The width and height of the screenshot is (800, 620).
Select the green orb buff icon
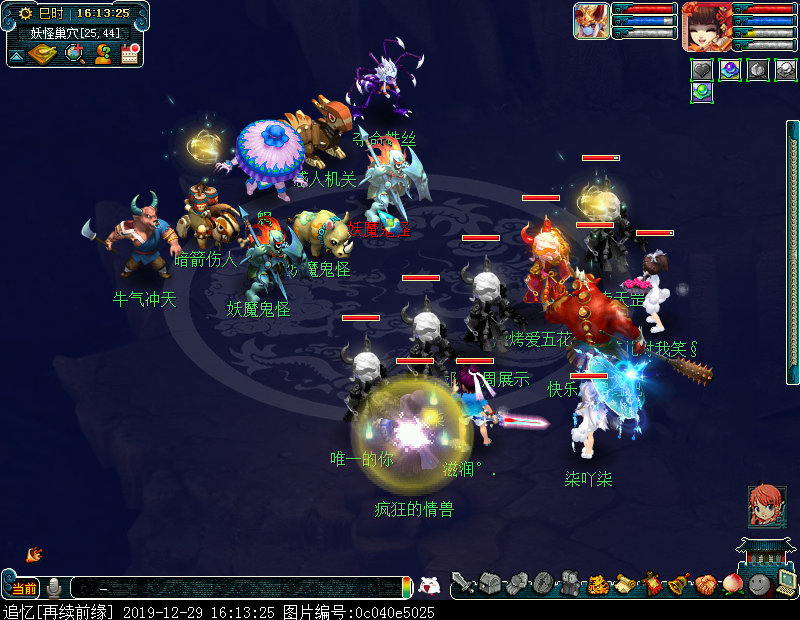[702, 93]
